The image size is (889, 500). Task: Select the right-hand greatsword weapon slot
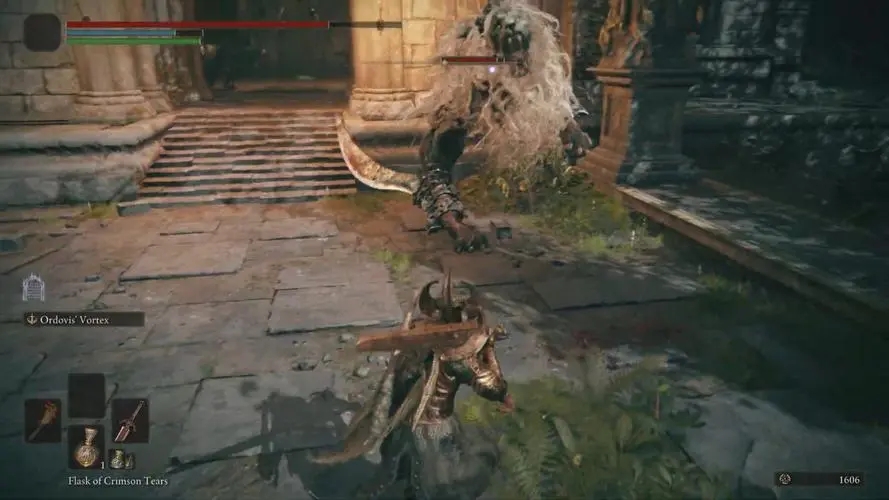(130, 420)
